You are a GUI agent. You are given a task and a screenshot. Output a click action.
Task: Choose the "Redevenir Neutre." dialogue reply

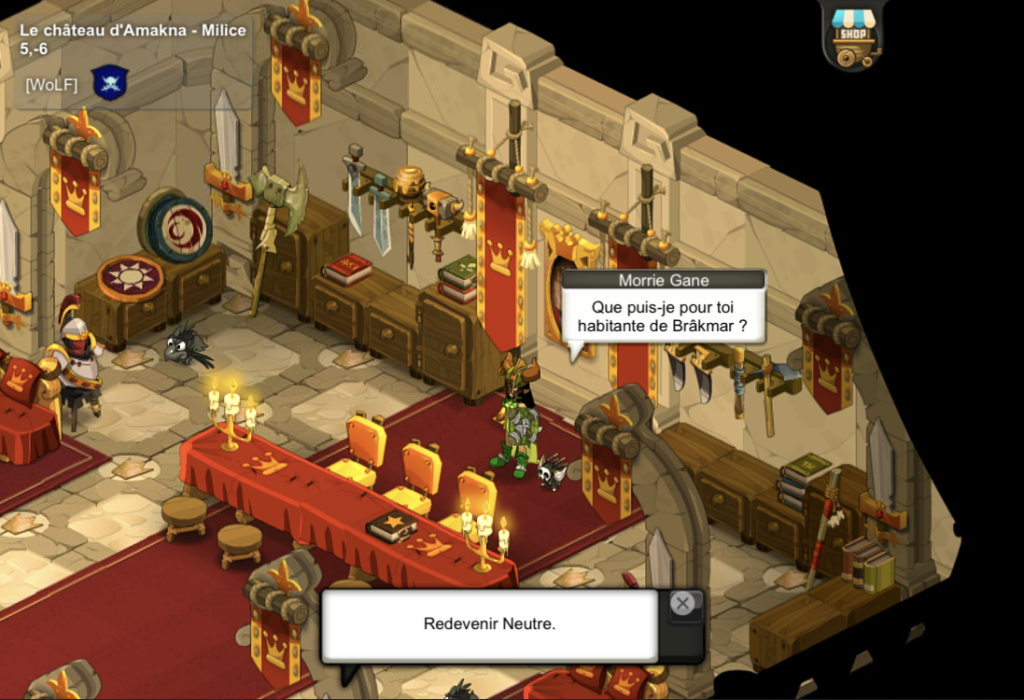pyautogui.click(x=489, y=624)
